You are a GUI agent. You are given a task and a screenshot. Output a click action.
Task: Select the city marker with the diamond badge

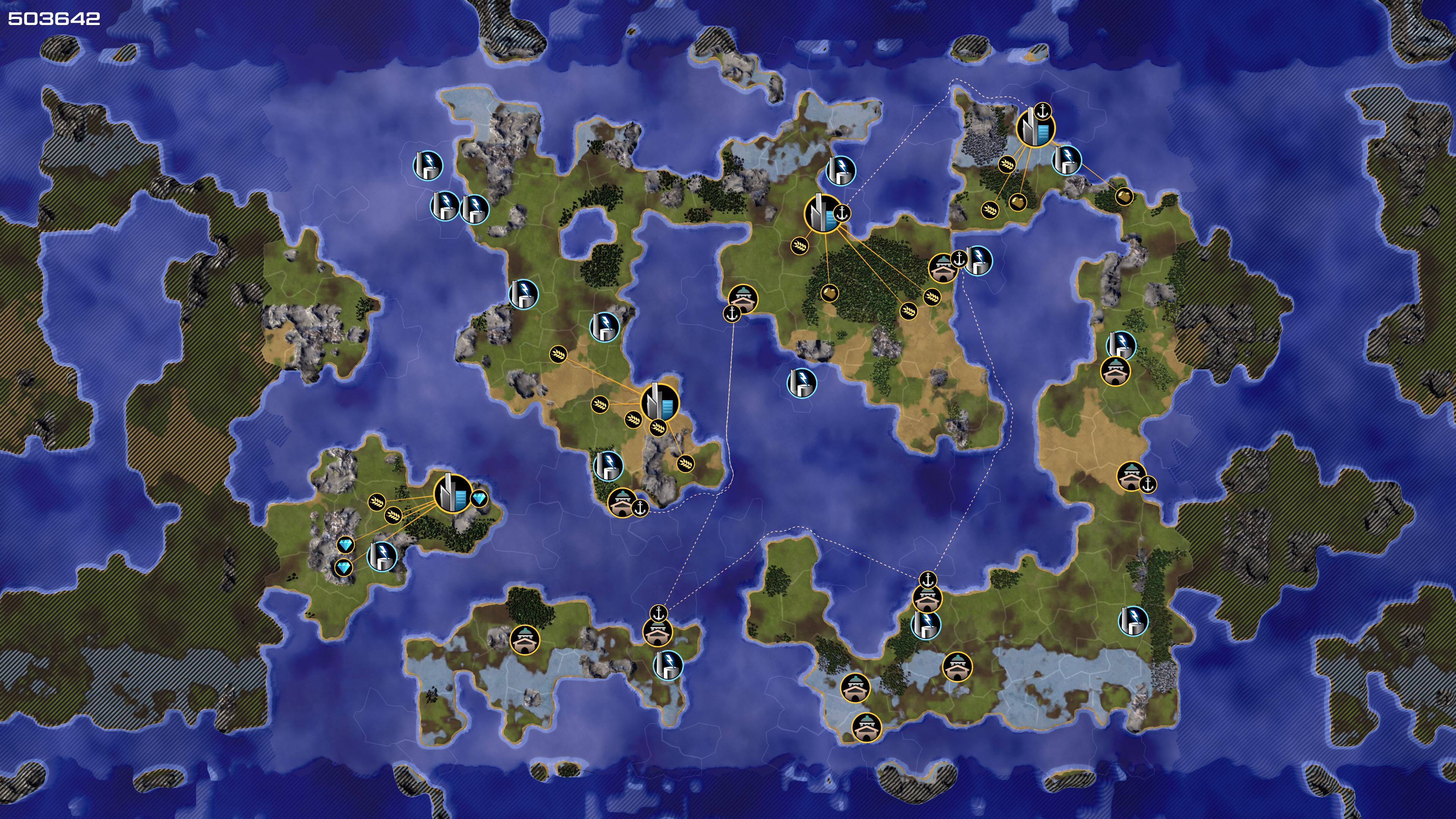coord(452,493)
